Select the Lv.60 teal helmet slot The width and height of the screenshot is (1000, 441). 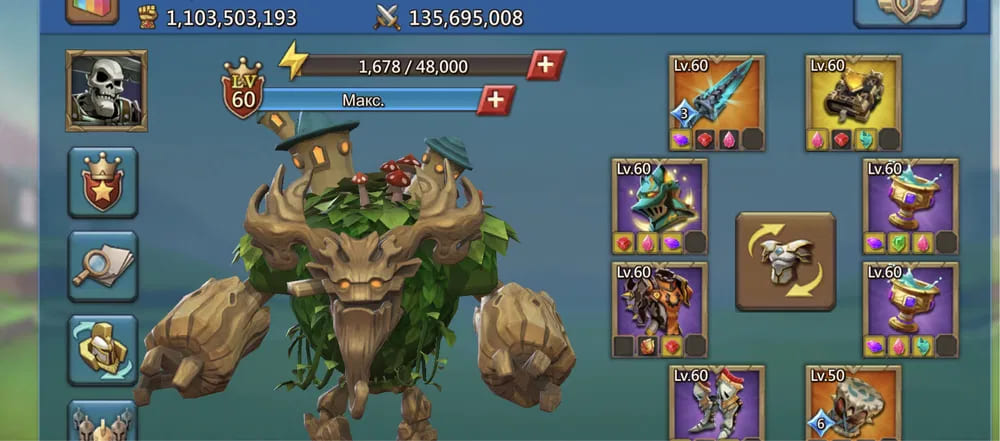(x=659, y=207)
